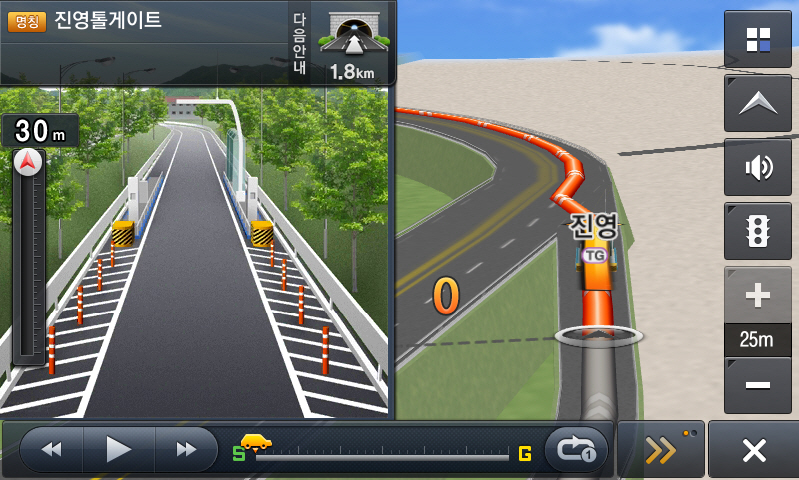799x480 pixels.
Task: Open the four-square menu button
Action: point(758,40)
